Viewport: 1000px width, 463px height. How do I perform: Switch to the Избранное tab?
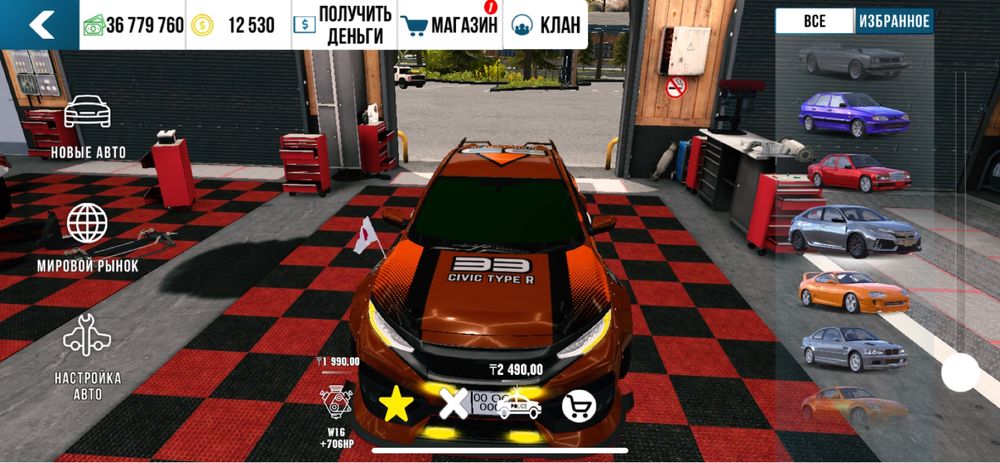(894, 21)
